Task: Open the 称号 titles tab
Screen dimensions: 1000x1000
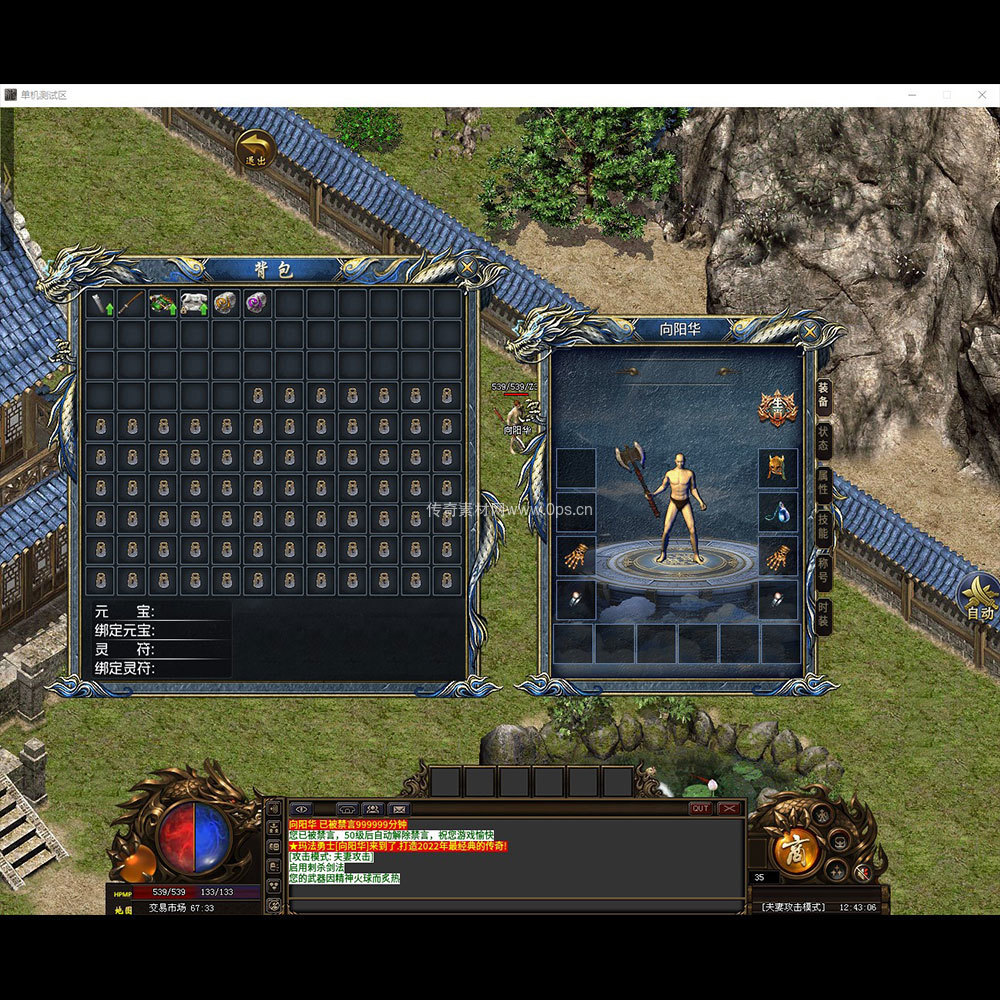Action: coord(823,571)
